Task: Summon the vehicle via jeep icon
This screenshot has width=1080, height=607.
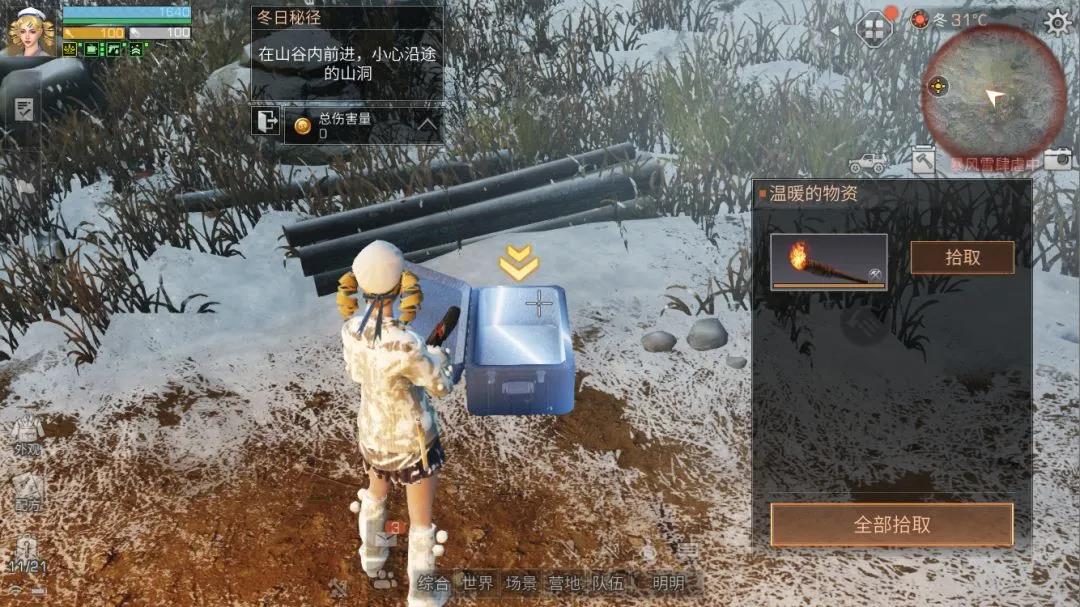Action: 867,162
